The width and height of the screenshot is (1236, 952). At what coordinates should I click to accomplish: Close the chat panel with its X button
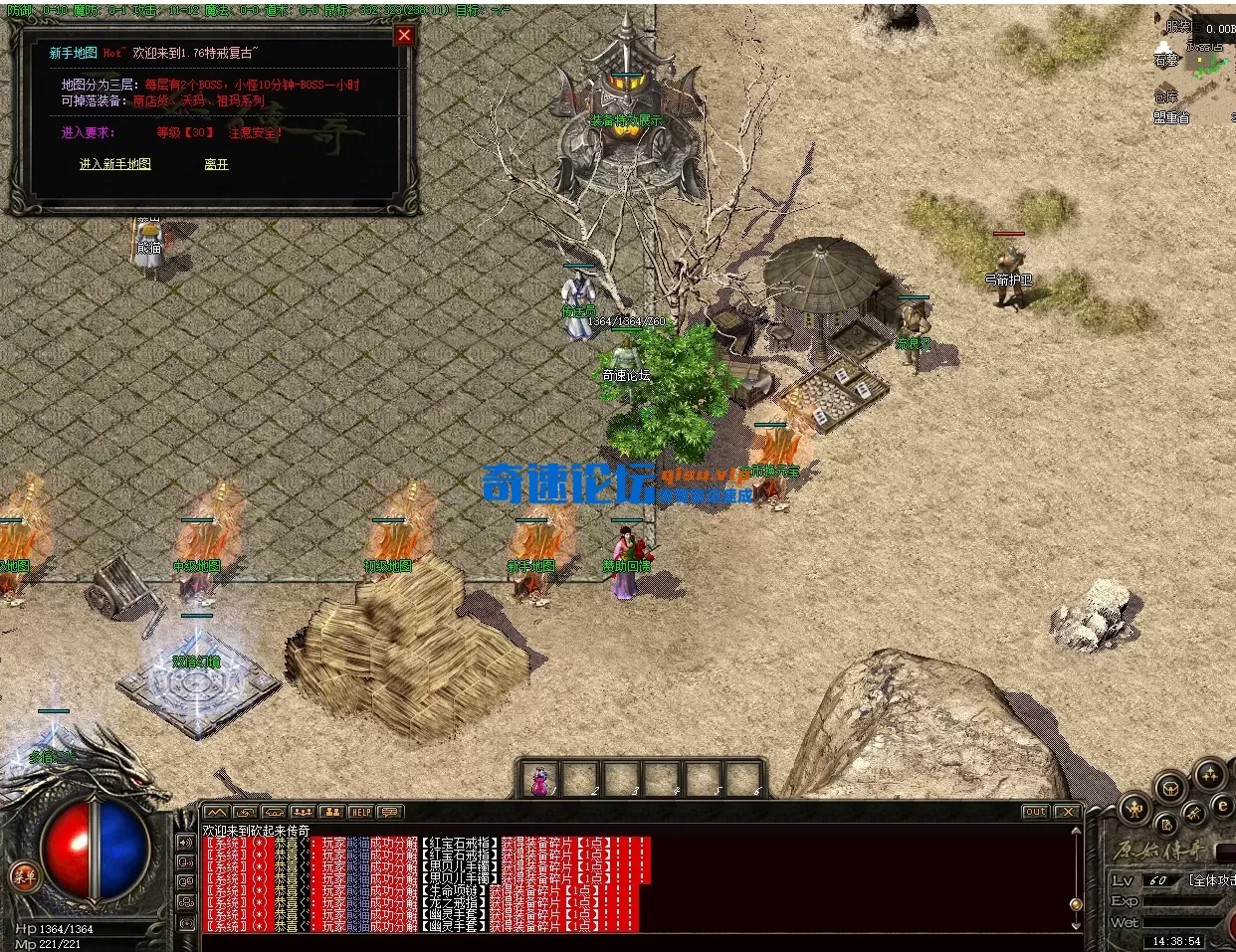(x=1067, y=813)
